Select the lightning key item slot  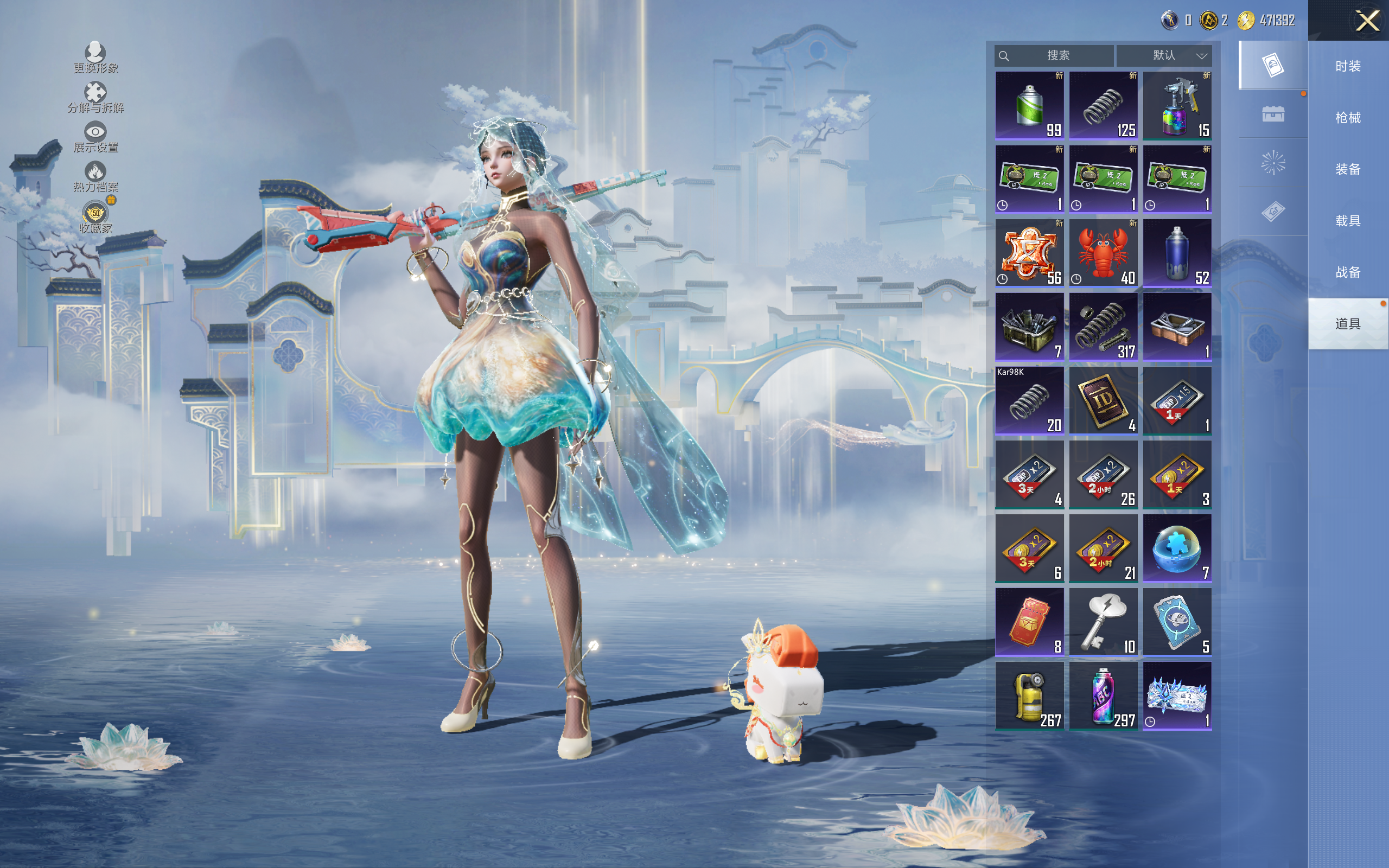point(1103,622)
